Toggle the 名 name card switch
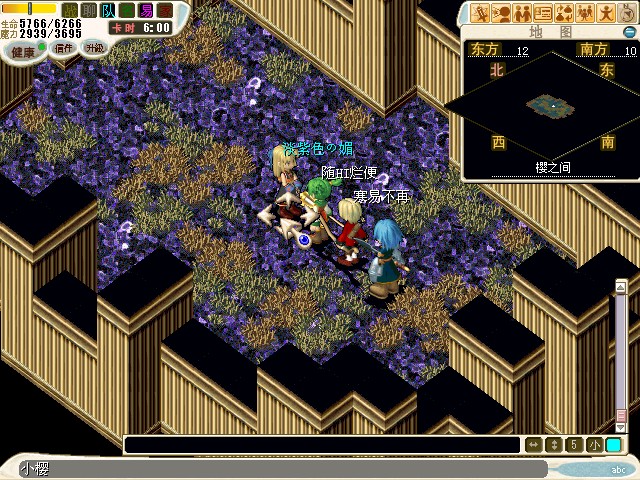The width and height of the screenshot is (640, 480). [124, 9]
